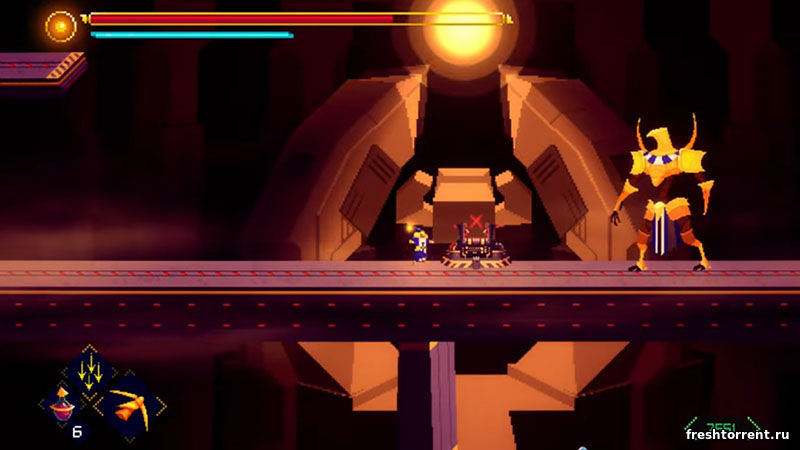The height and width of the screenshot is (450, 800).
Task: Activate the falling arrows ability icon
Action: tap(91, 371)
